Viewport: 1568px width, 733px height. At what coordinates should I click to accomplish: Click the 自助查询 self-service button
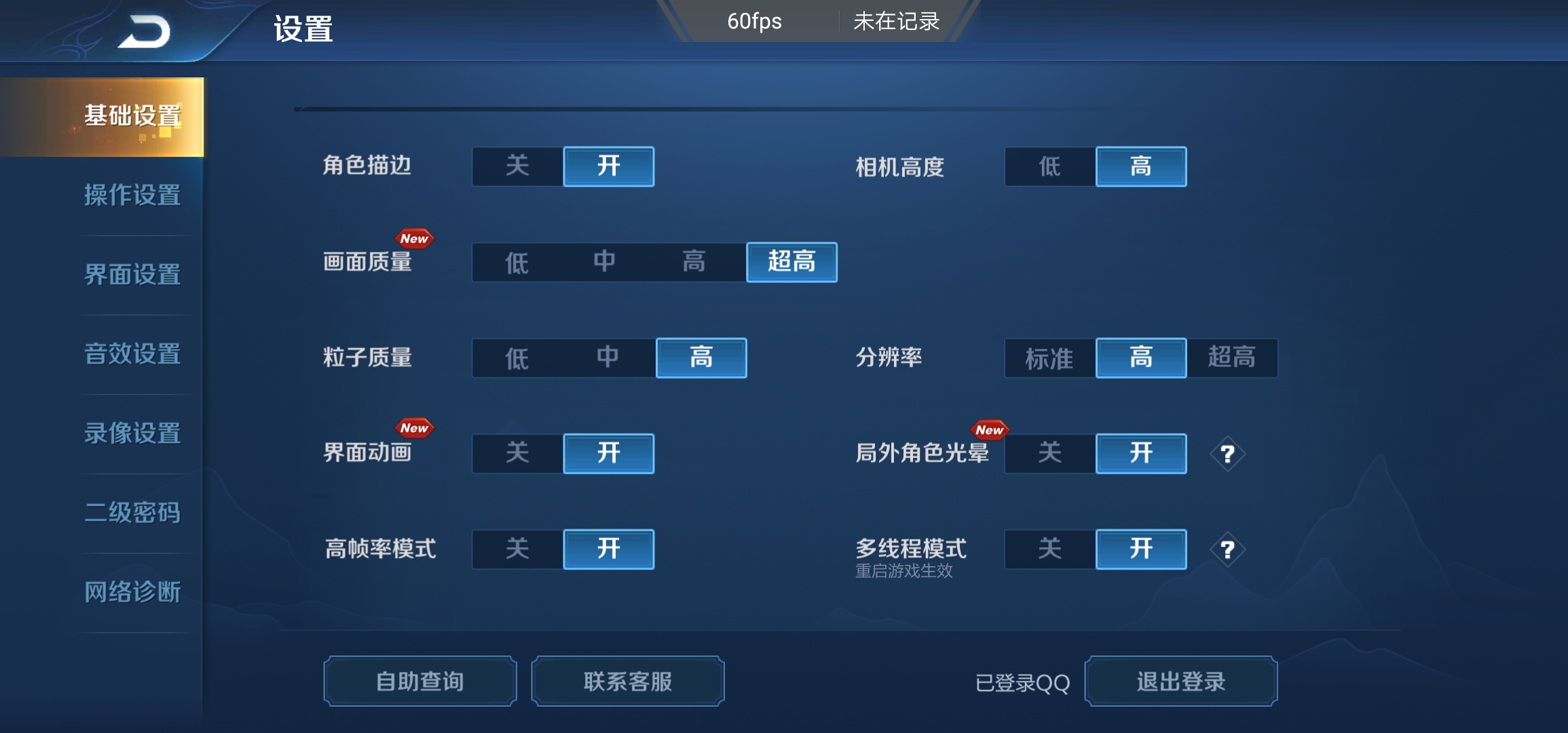419,681
